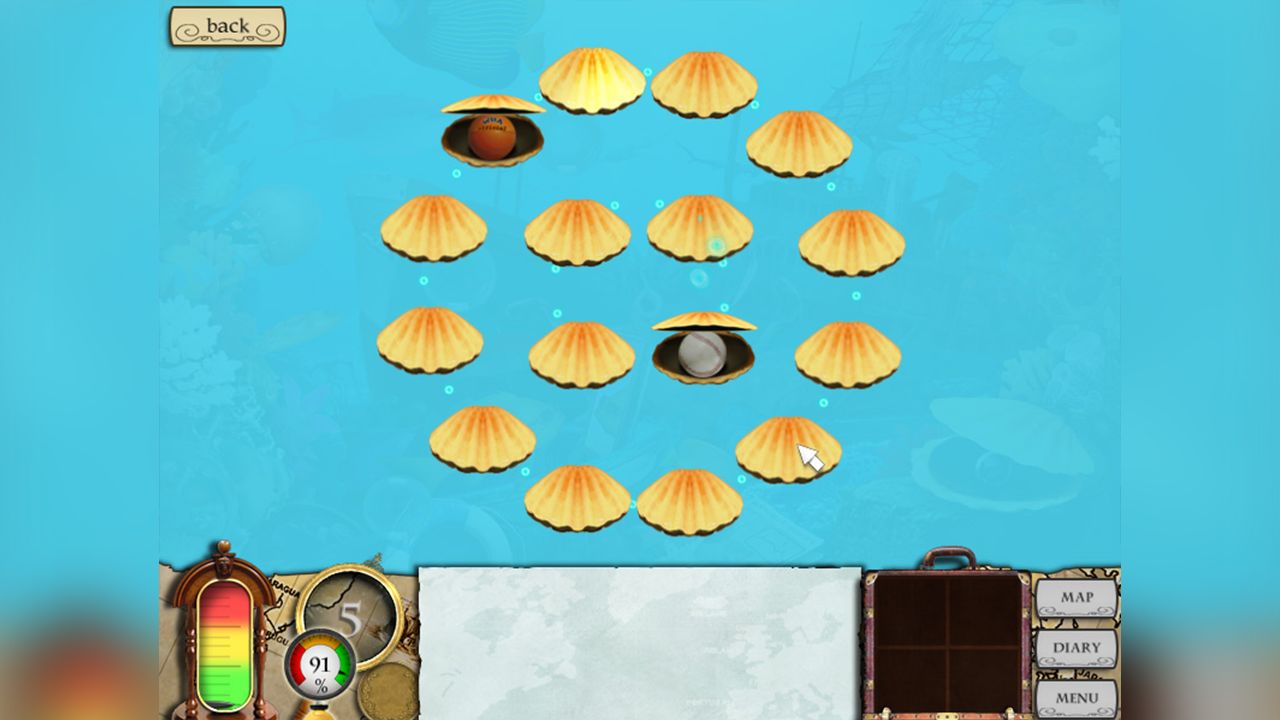Click the level 5 counter medallion

coord(349,610)
